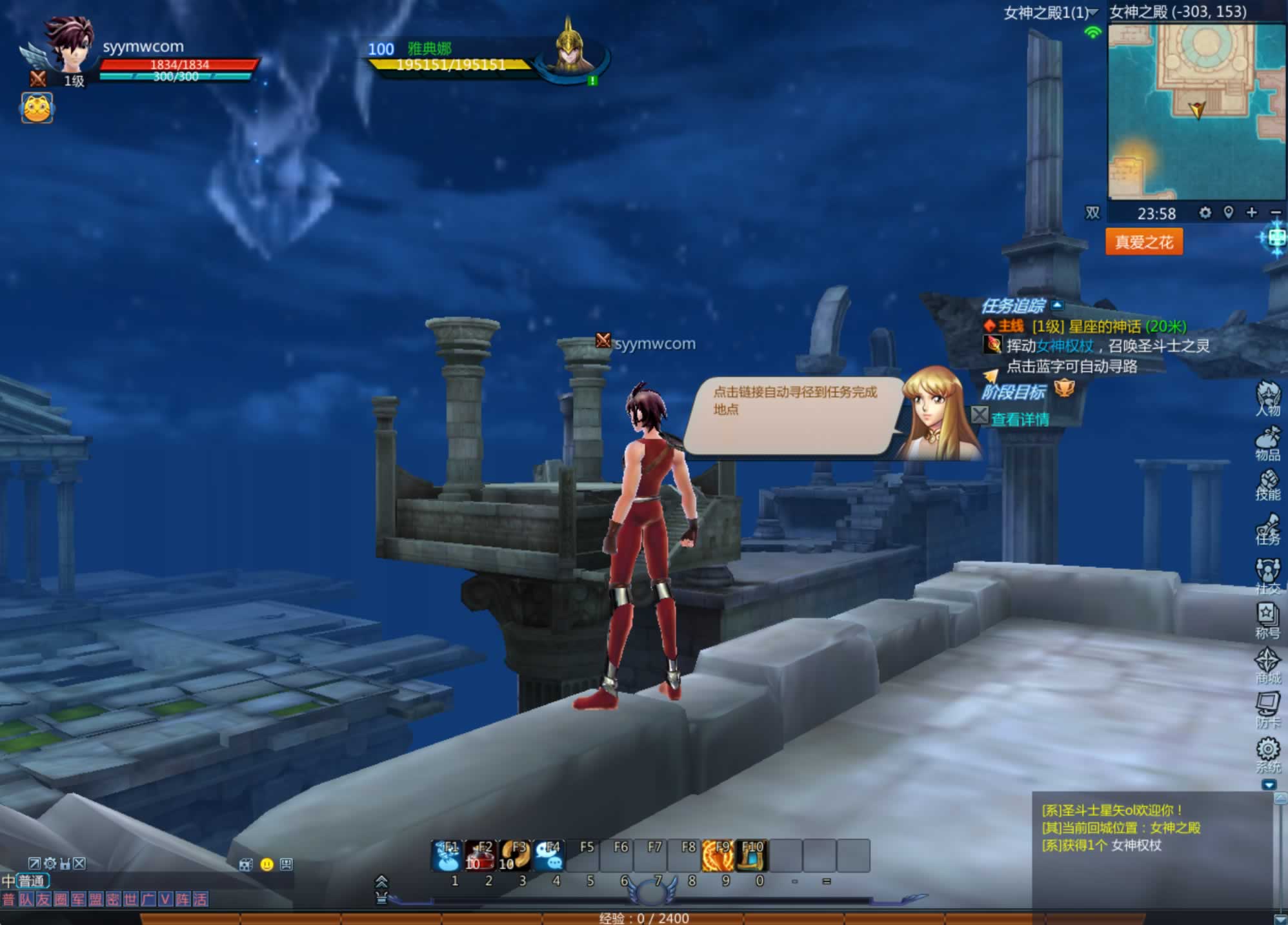Switch chat to the 队 team channel
This screenshot has width=1288, height=925.
(26, 899)
